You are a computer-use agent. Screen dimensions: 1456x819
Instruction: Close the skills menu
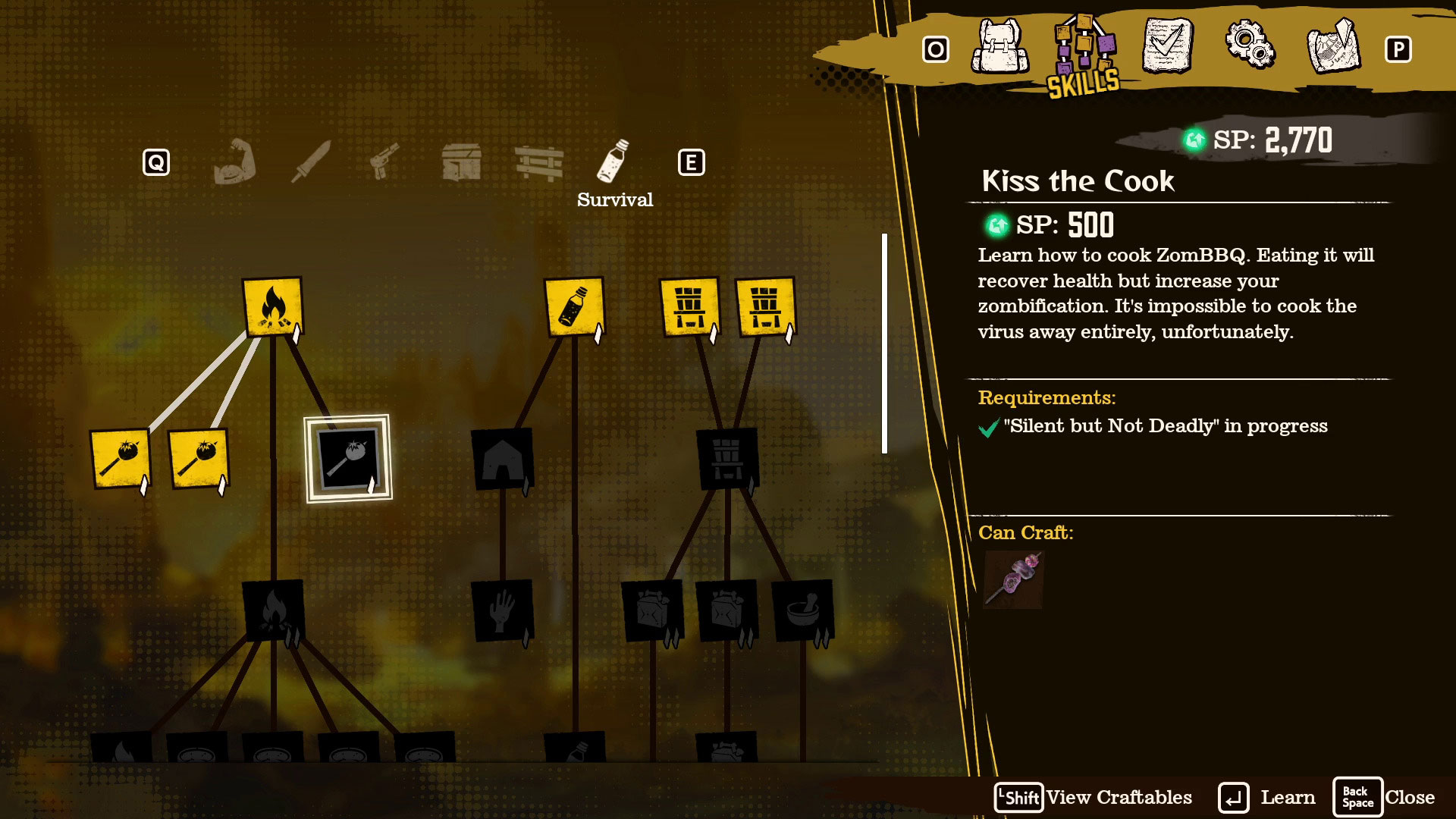[1384, 798]
